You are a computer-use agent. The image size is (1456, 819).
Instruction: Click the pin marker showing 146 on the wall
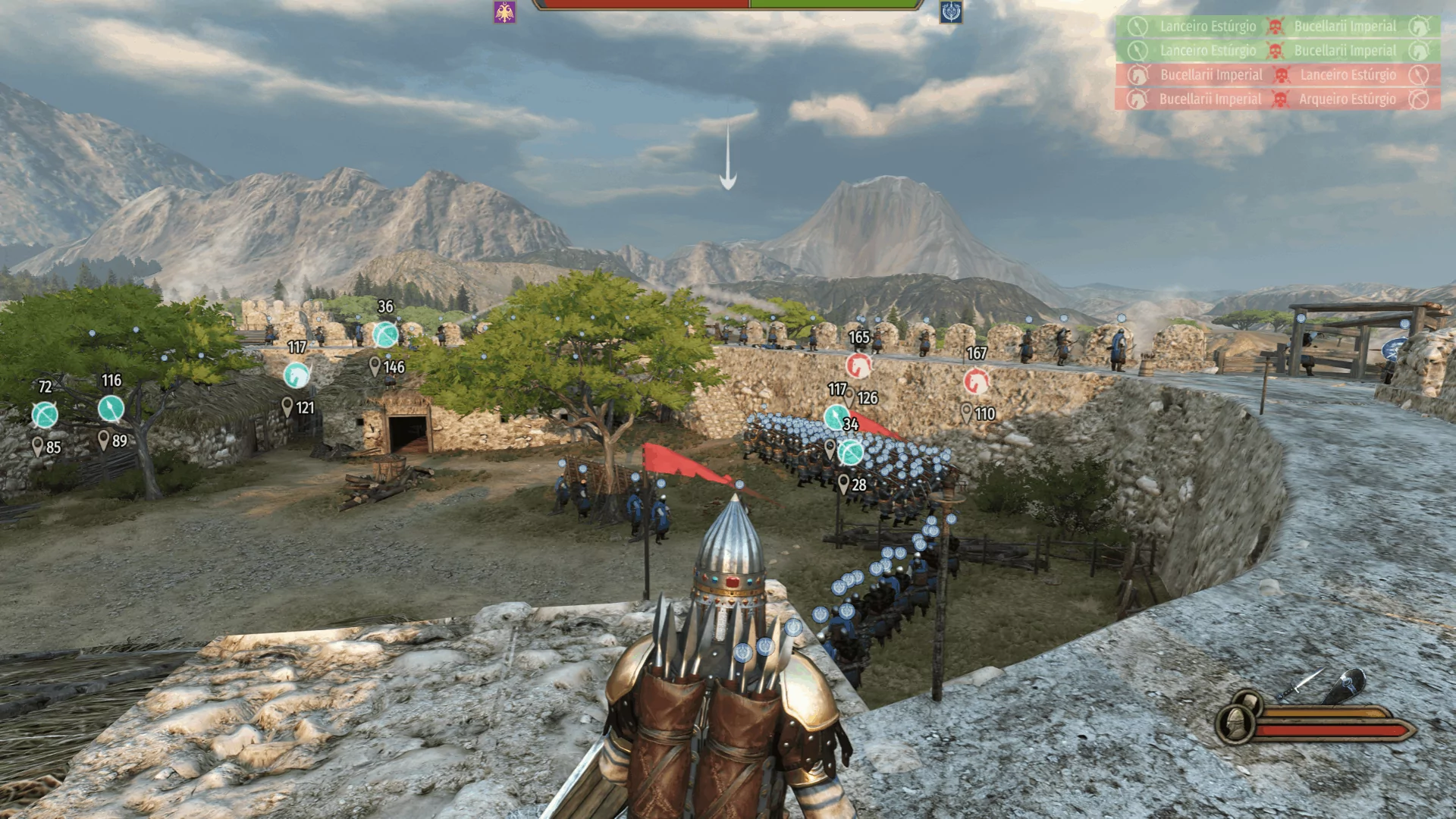(375, 366)
